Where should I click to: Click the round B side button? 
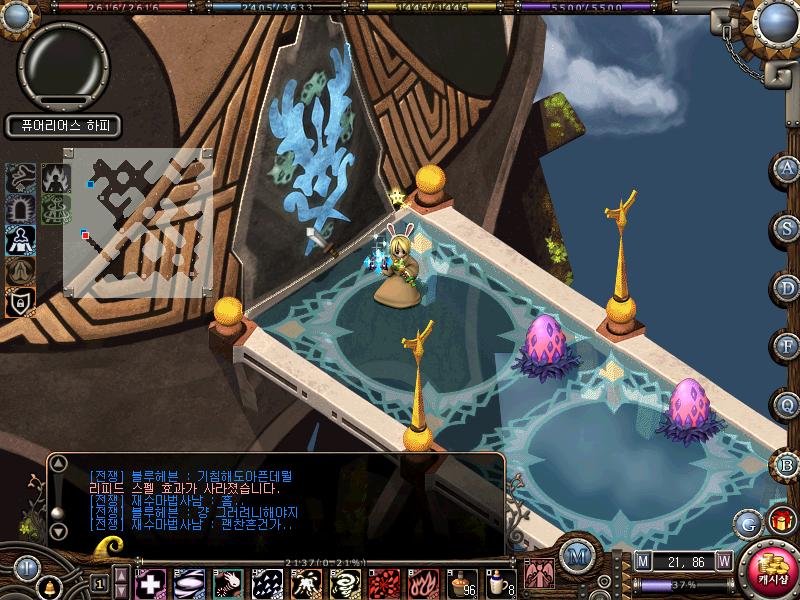tap(787, 464)
